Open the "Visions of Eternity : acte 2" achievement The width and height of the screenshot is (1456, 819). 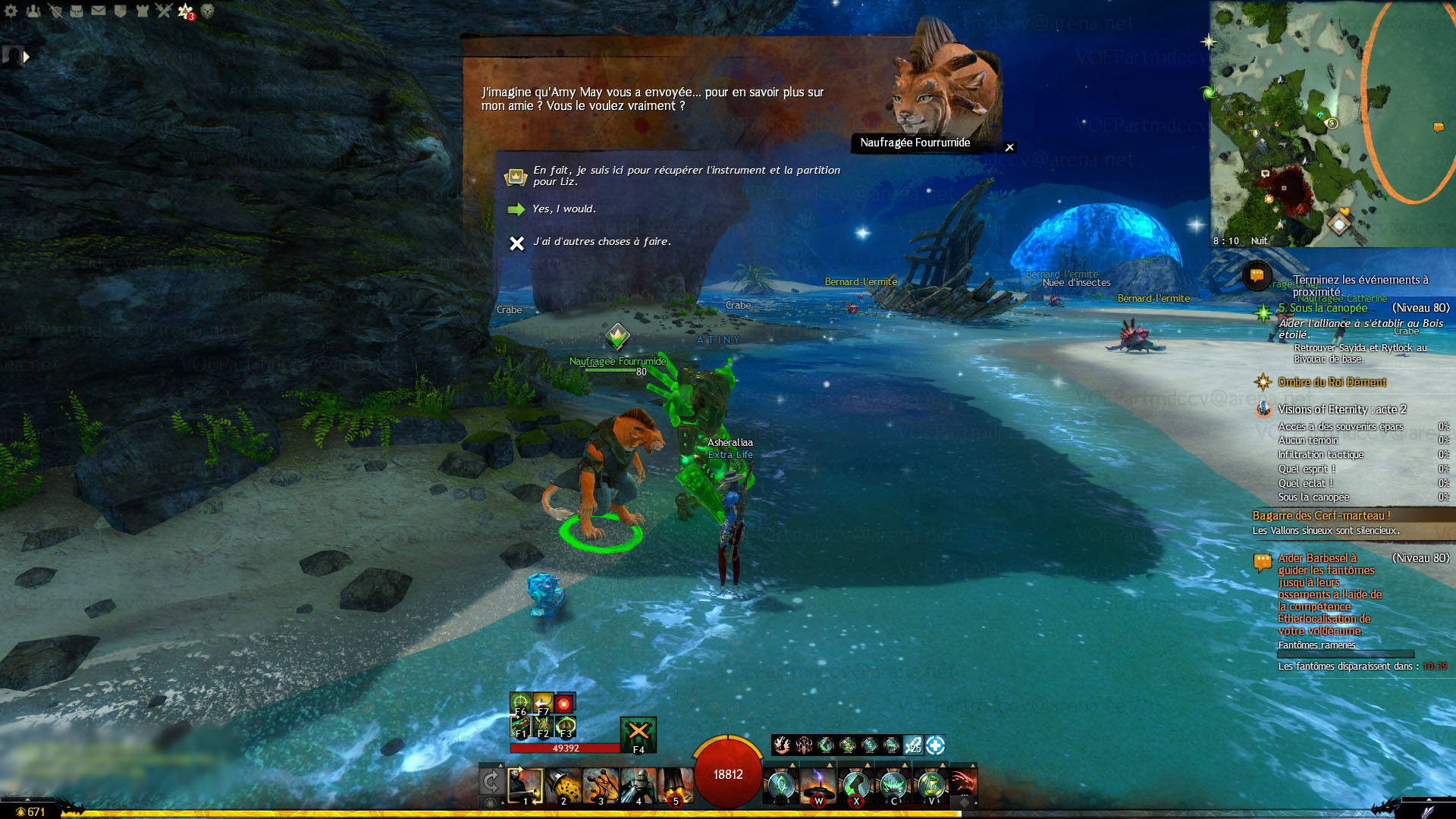(x=1341, y=409)
